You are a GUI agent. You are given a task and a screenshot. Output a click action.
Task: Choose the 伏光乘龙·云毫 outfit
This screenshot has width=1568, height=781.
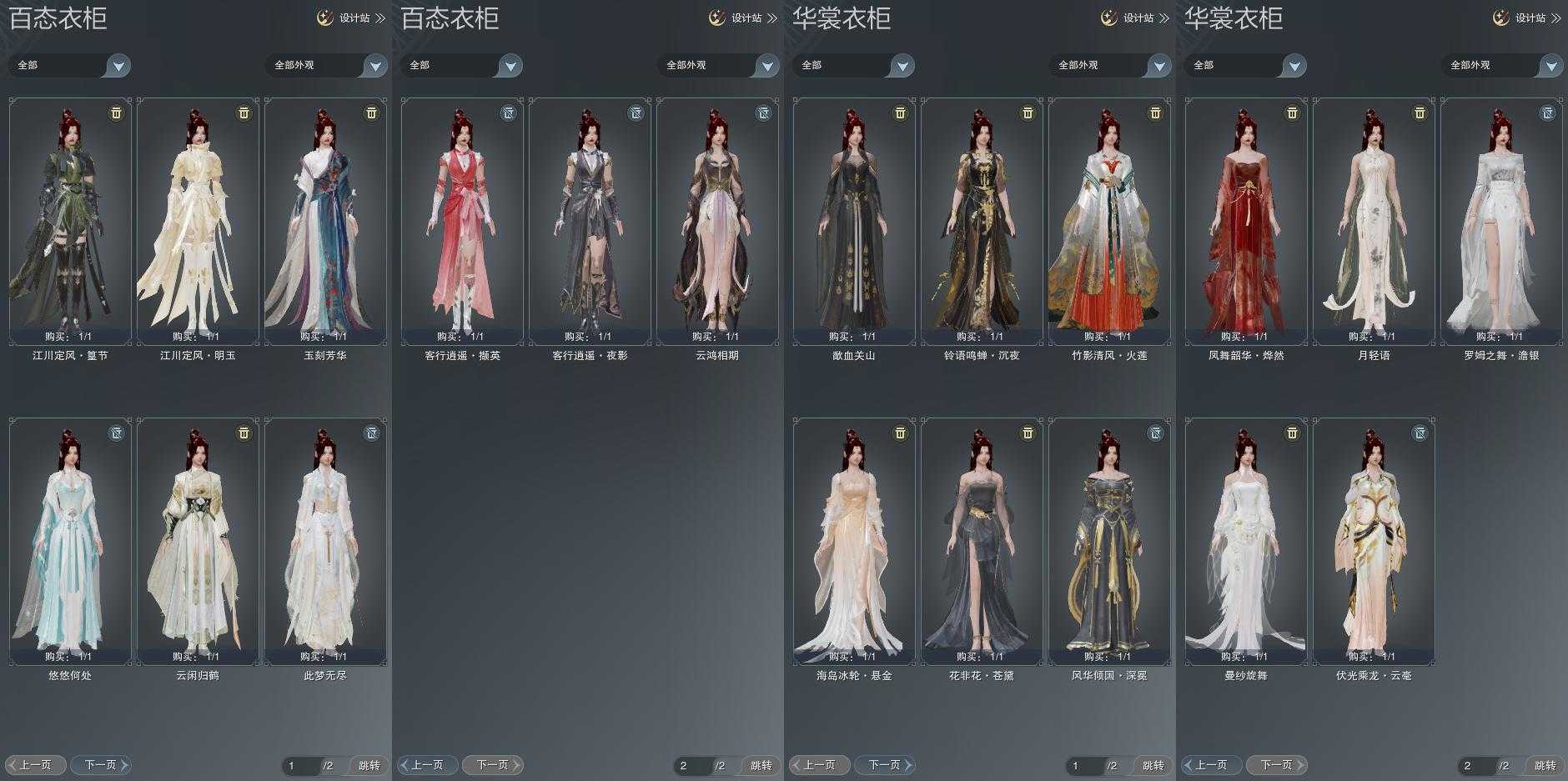[1374, 541]
